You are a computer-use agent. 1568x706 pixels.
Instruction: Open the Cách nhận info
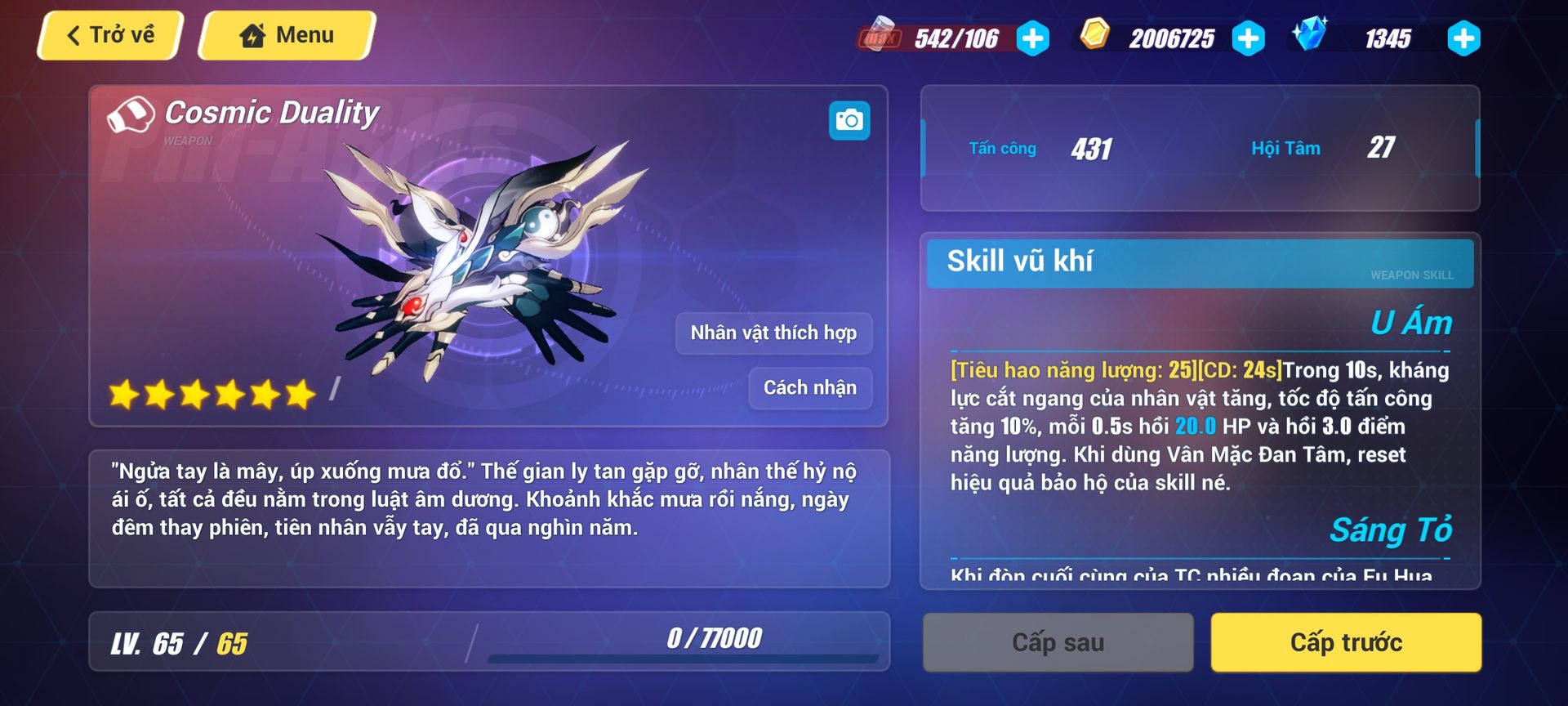click(810, 387)
